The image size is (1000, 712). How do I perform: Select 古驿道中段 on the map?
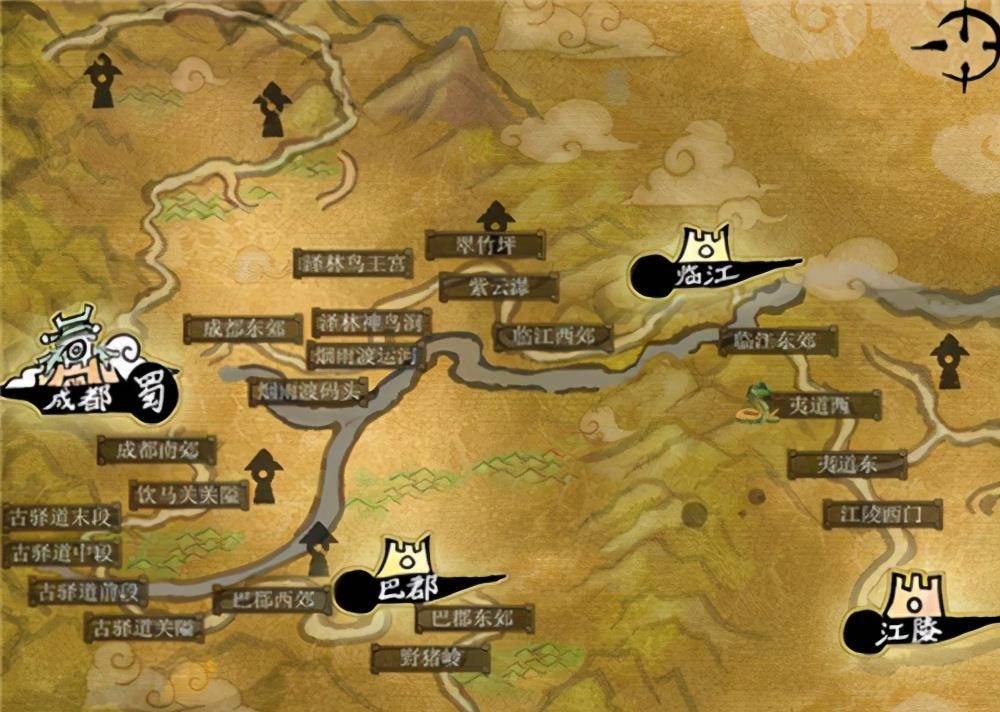[x=62, y=552]
